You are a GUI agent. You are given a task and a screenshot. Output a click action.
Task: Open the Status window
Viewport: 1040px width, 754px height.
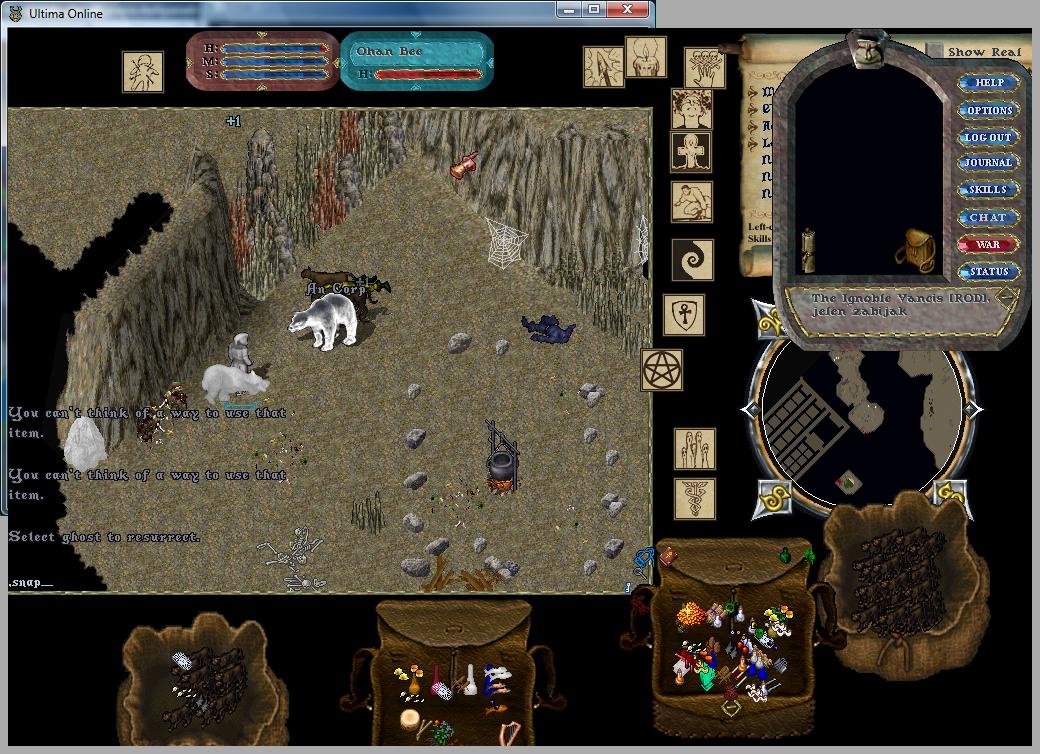988,271
